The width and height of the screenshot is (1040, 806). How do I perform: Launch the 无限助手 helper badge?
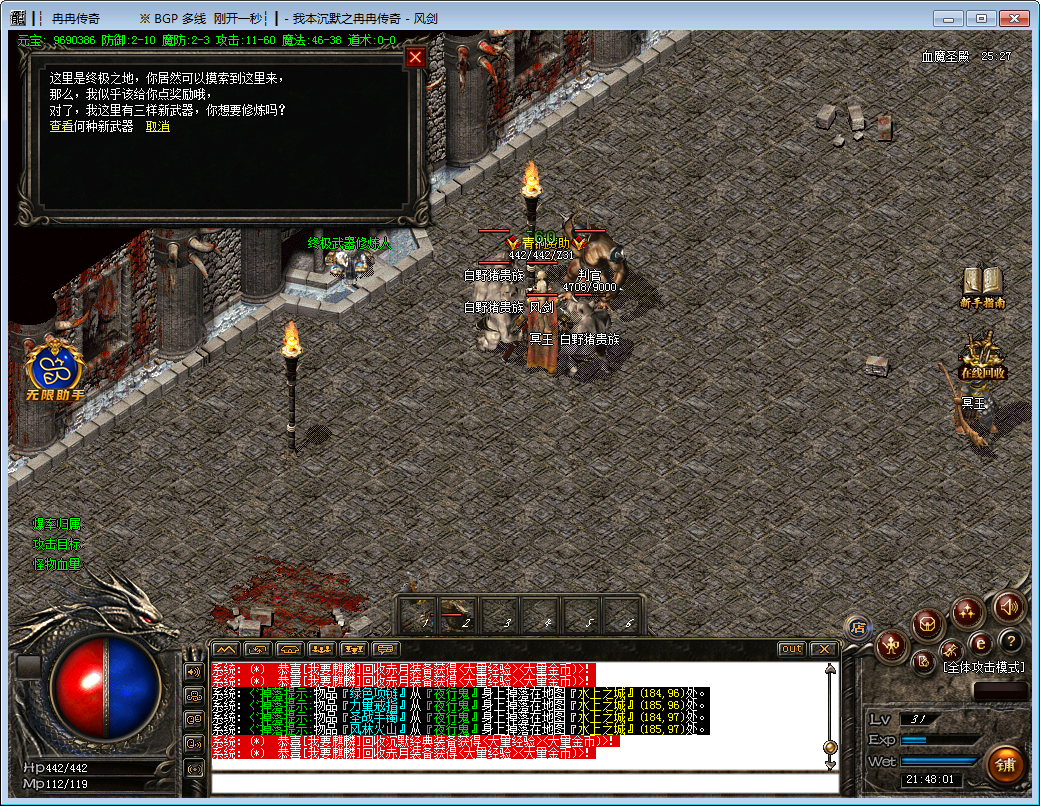(55, 370)
